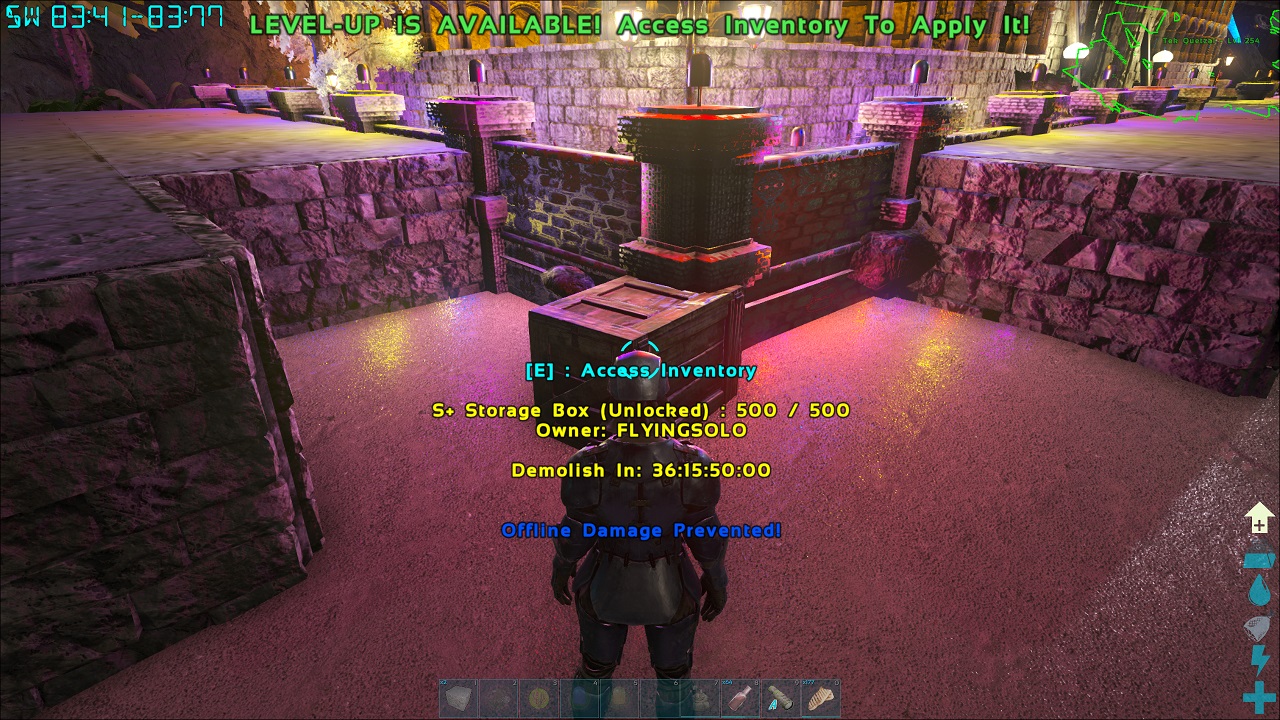Click the water droplet status icon
Viewport: 1280px width, 720px height.
point(1258,593)
